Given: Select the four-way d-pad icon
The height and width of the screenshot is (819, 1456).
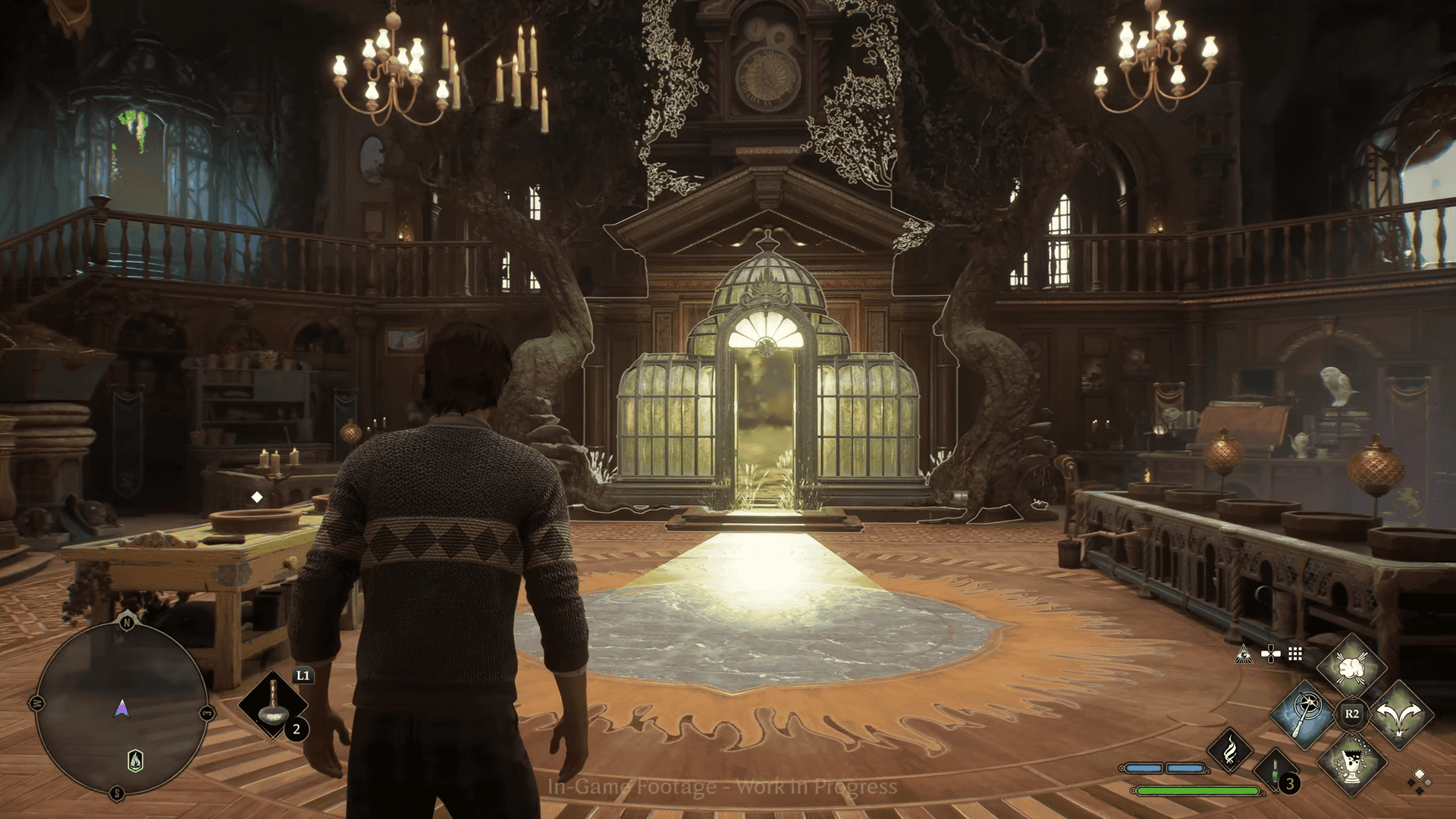Looking at the screenshot, I should point(1270,654).
